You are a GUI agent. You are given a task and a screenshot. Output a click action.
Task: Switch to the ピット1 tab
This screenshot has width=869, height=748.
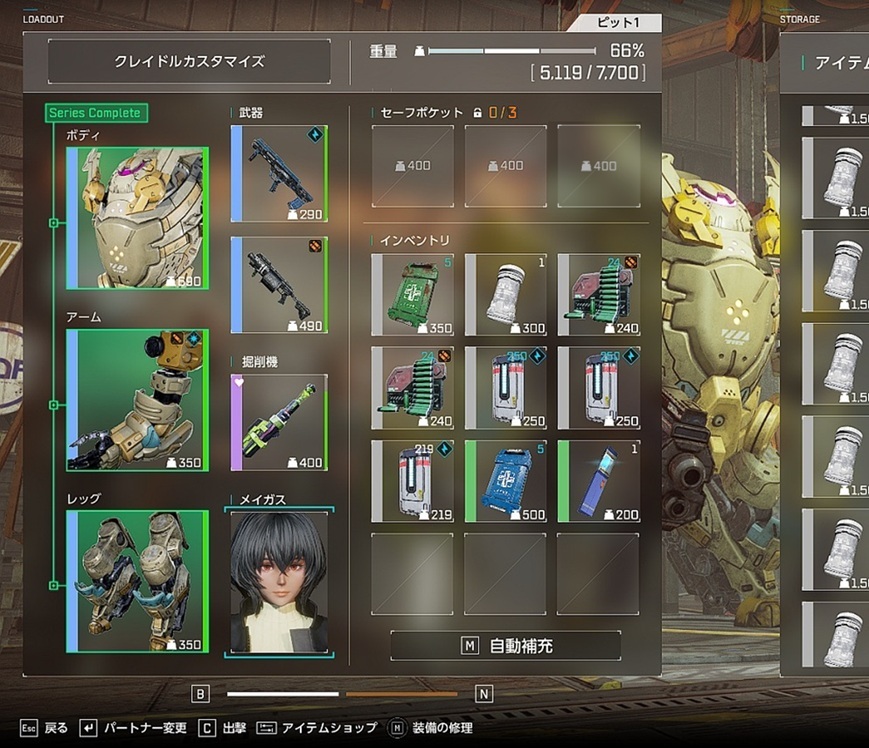614,23
